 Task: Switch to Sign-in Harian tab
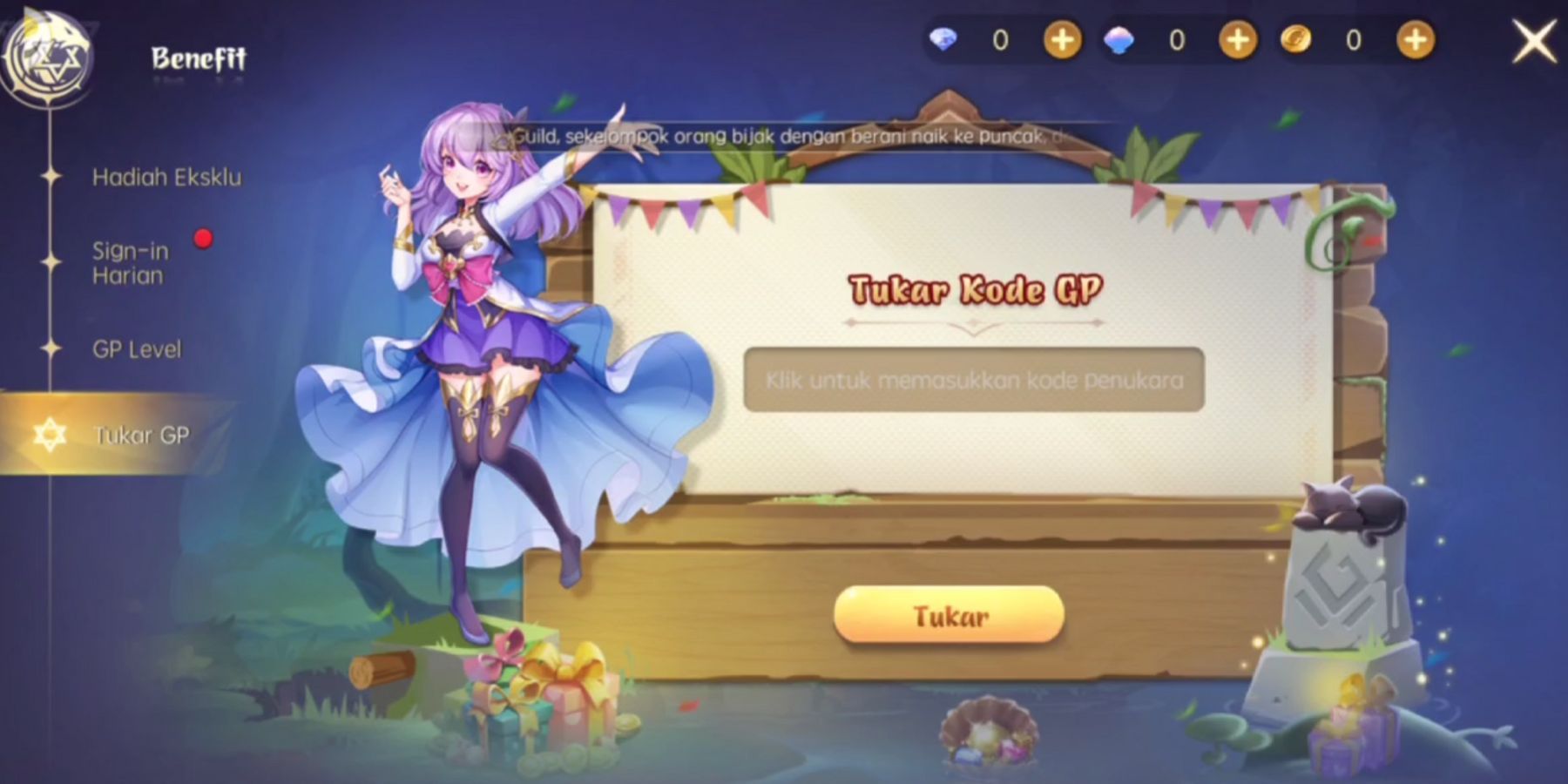coord(131,264)
